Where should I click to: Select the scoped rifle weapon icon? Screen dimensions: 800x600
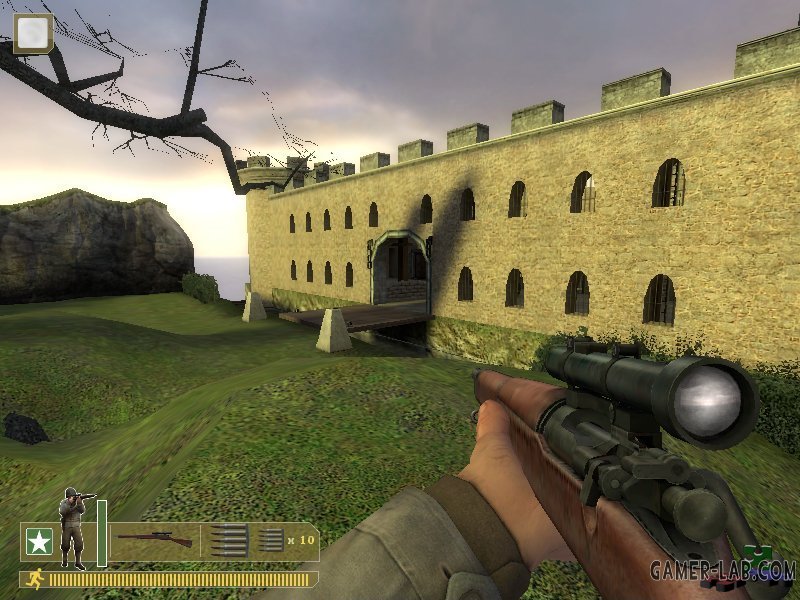click(153, 540)
